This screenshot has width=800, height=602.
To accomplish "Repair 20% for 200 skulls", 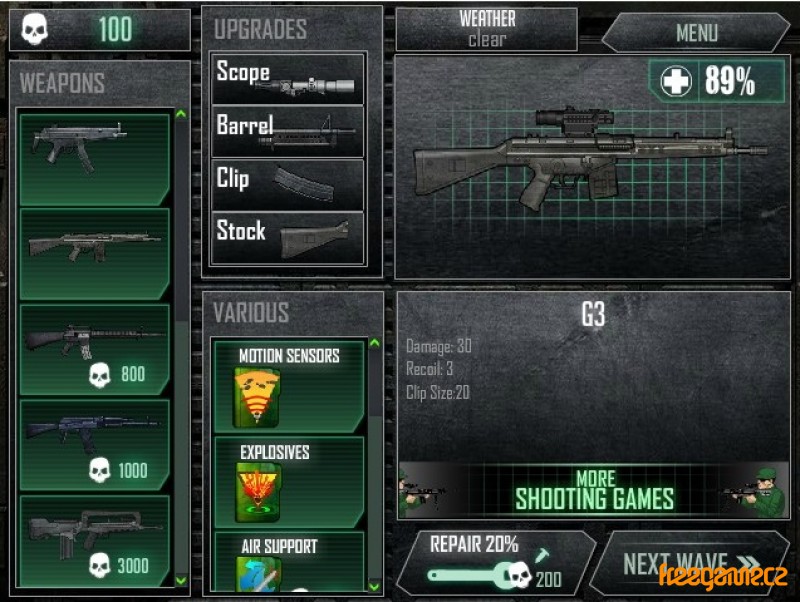I will (x=494, y=562).
